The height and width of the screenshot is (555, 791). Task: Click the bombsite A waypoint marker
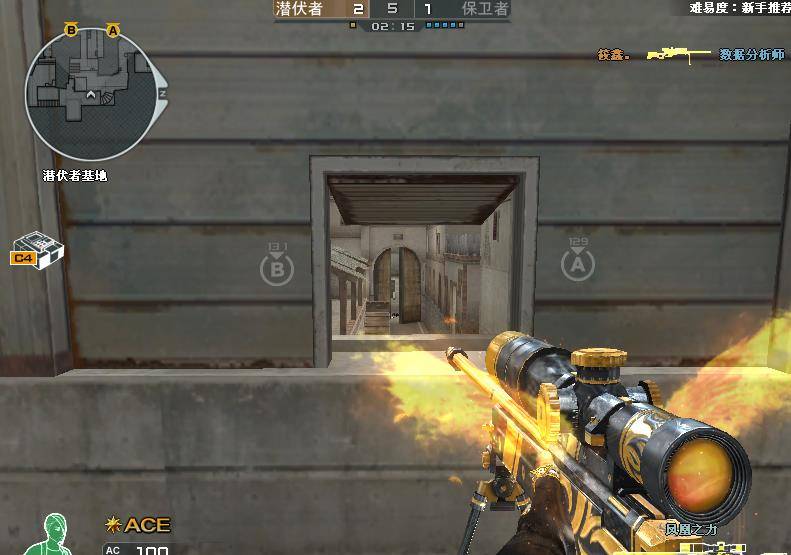coord(578,262)
